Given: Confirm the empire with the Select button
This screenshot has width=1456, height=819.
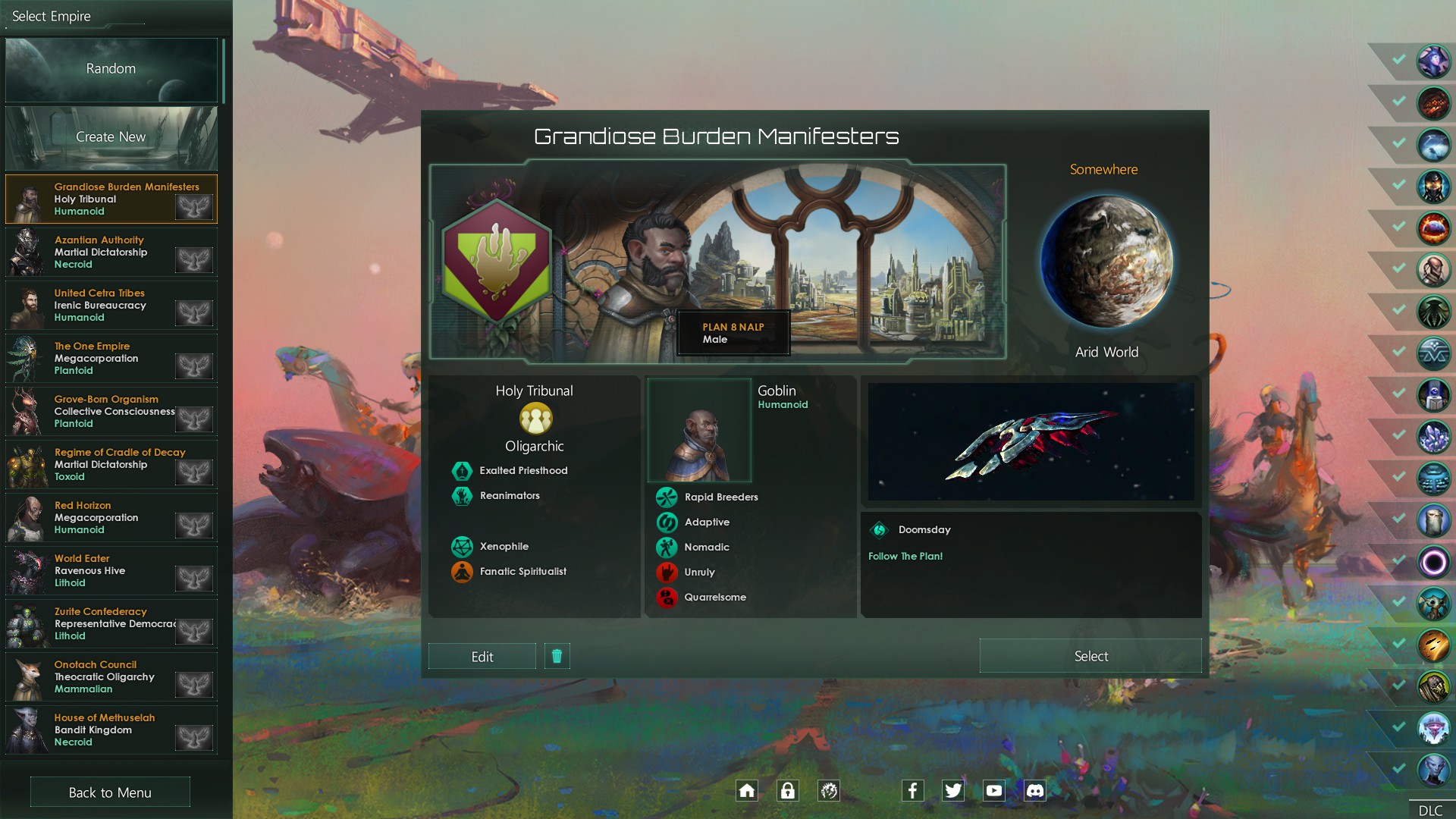Looking at the screenshot, I should click(1090, 656).
